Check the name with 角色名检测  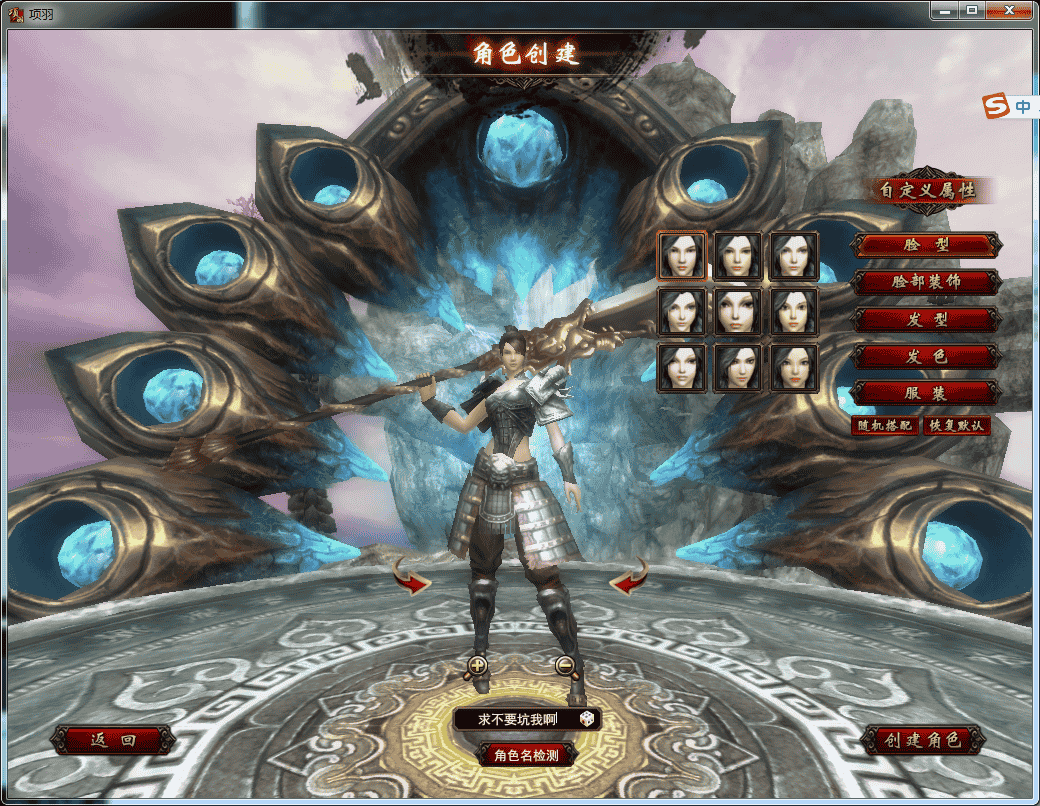pos(526,755)
